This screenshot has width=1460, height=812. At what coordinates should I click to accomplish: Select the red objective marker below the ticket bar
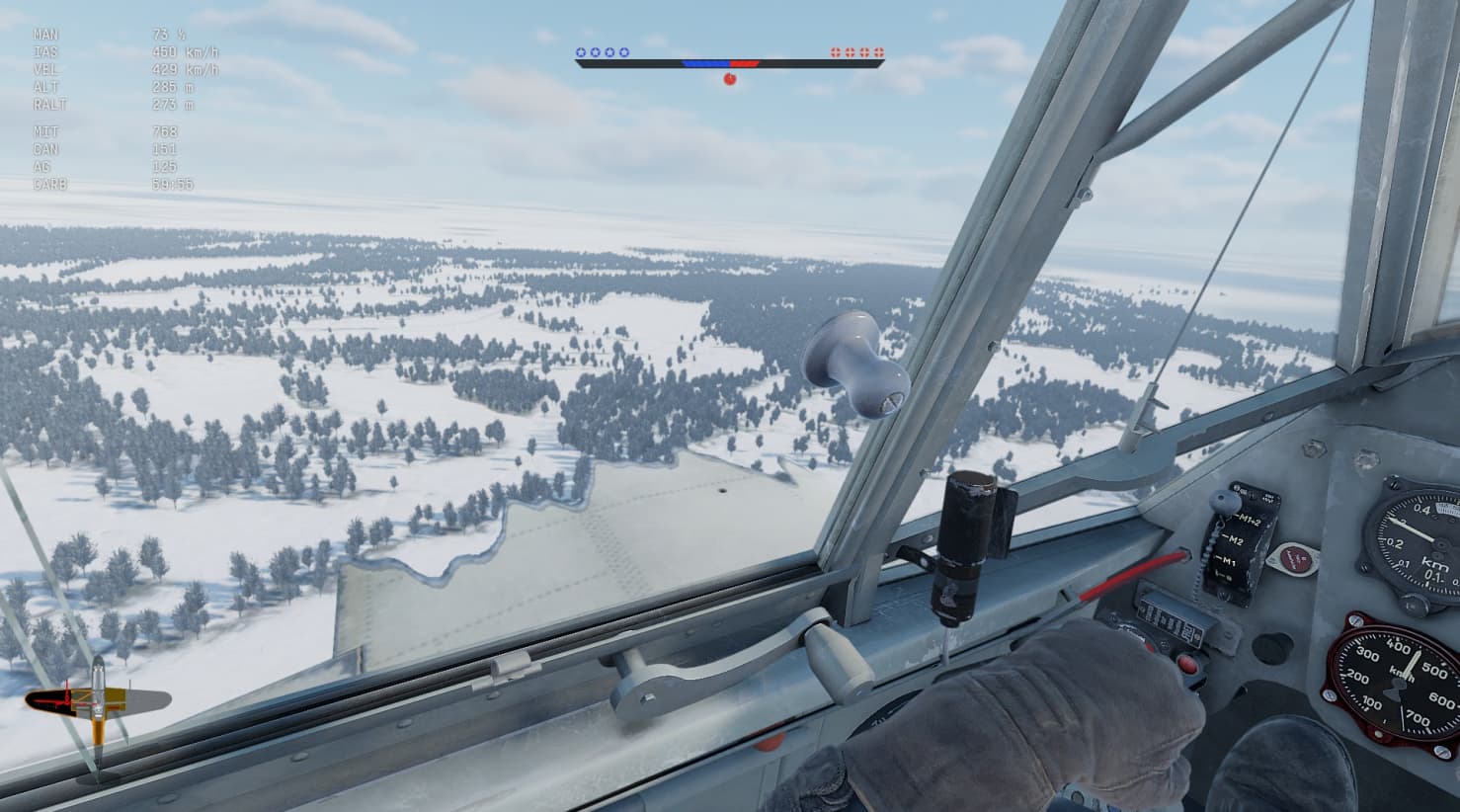tap(730, 79)
